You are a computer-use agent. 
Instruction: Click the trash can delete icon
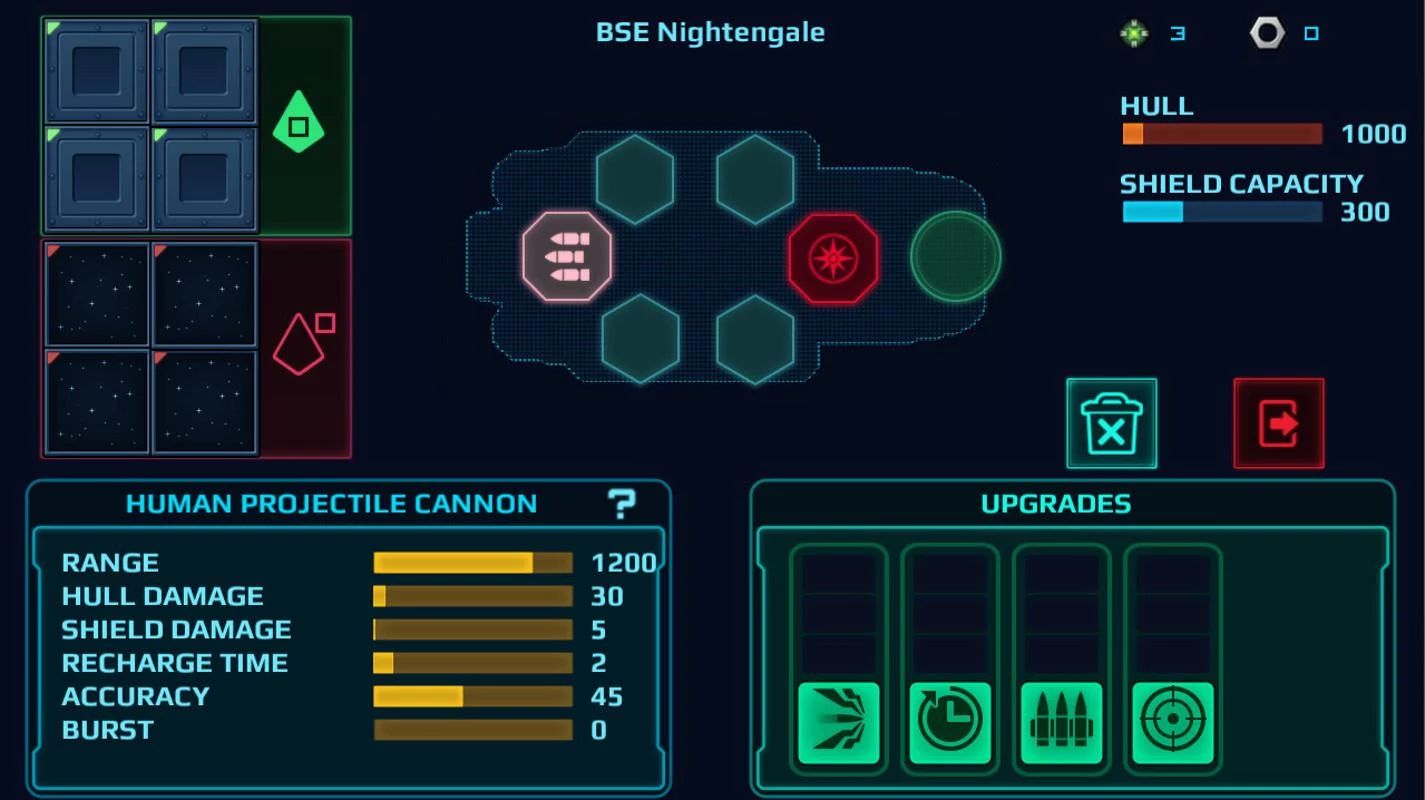pyautogui.click(x=1110, y=423)
